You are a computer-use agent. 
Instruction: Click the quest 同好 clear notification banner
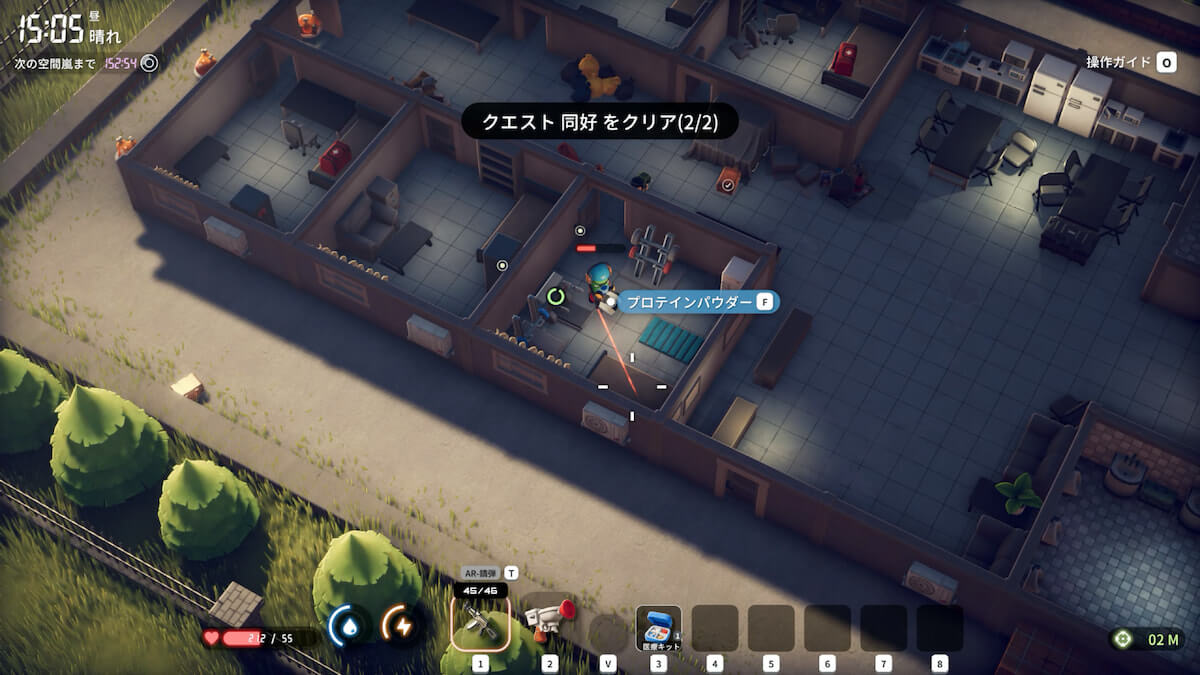(x=598, y=122)
